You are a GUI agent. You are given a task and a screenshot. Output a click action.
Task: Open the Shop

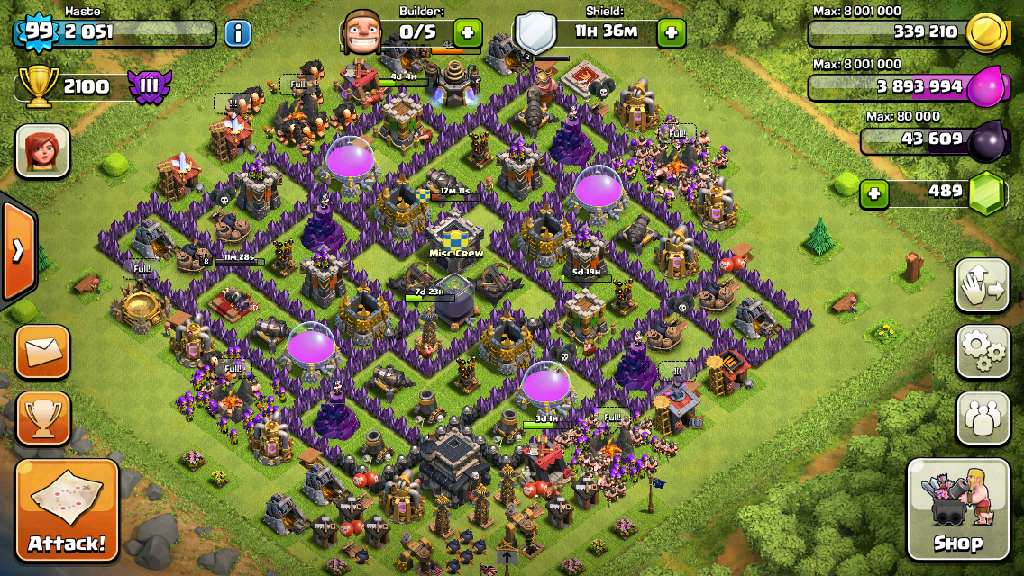pos(957,509)
